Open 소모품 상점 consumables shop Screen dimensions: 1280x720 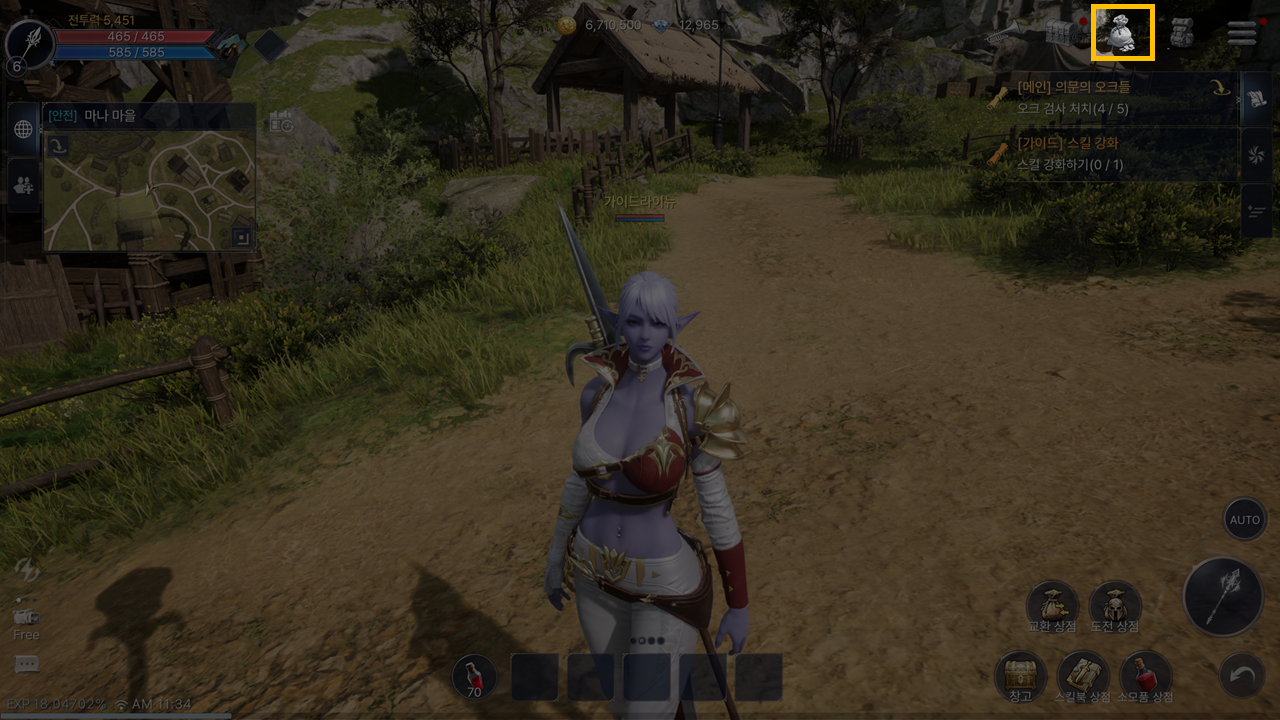tap(1146, 675)
